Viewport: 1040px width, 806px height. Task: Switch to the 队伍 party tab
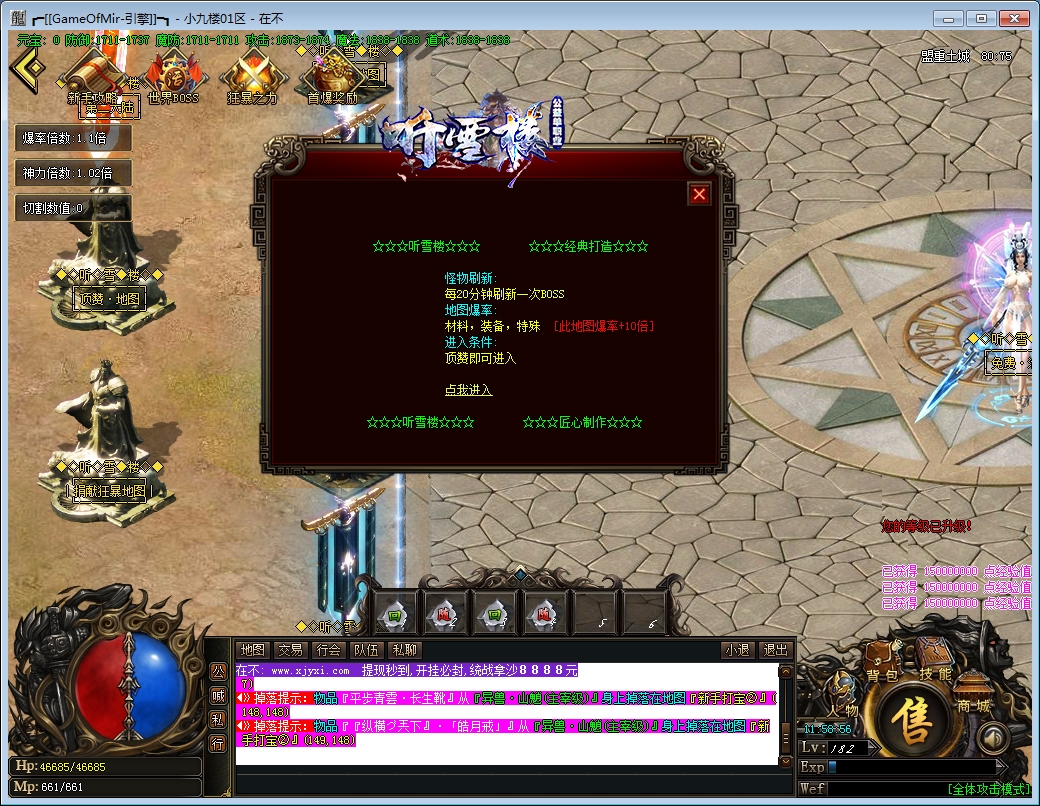click(366, 650)
